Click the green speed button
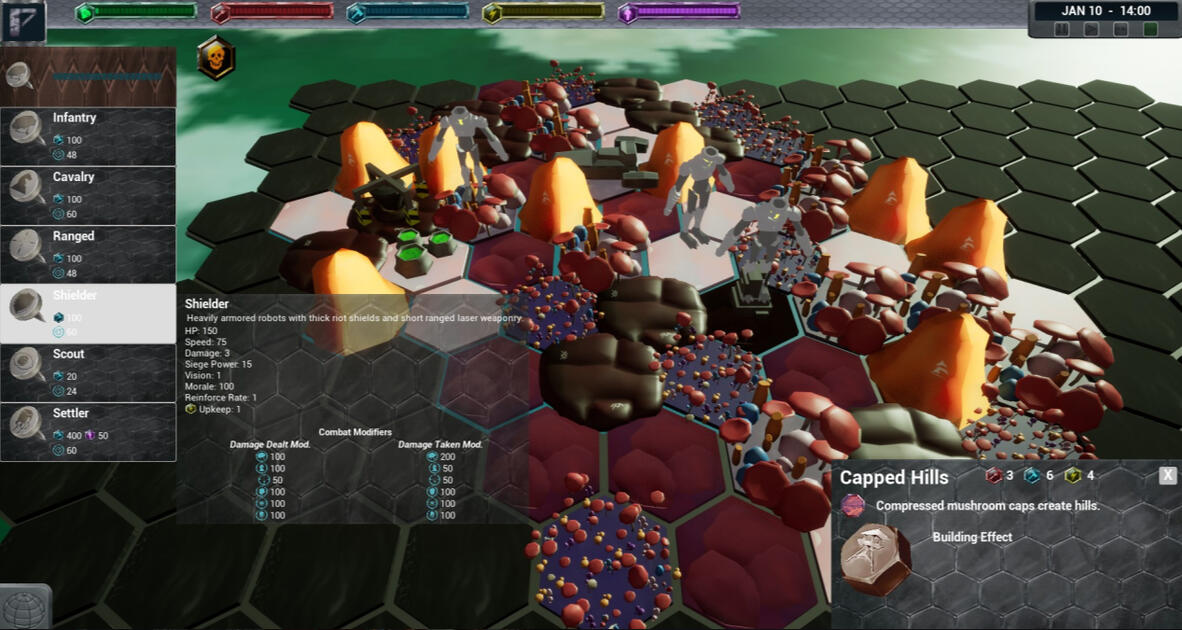1182x630 pixels. 1150,30
